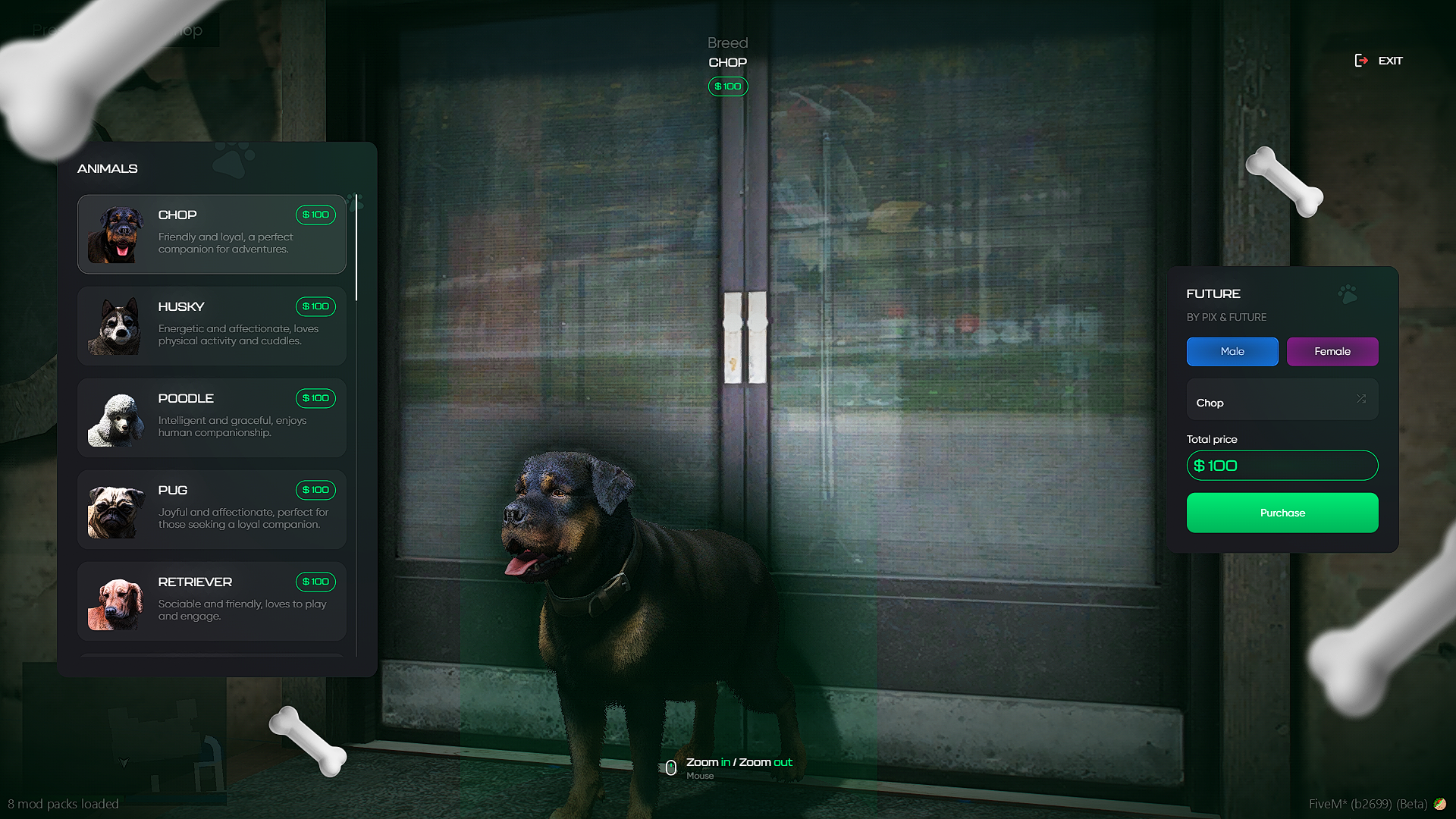Pick the Poodle entry

click(212, 418)
